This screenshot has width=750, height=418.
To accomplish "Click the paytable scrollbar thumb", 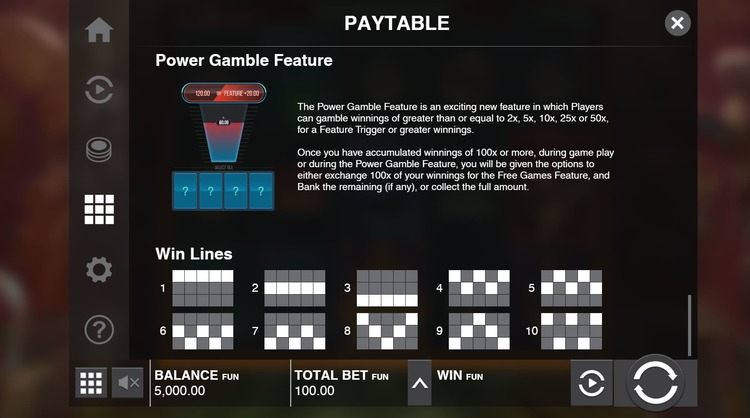I will pos(689,324).
